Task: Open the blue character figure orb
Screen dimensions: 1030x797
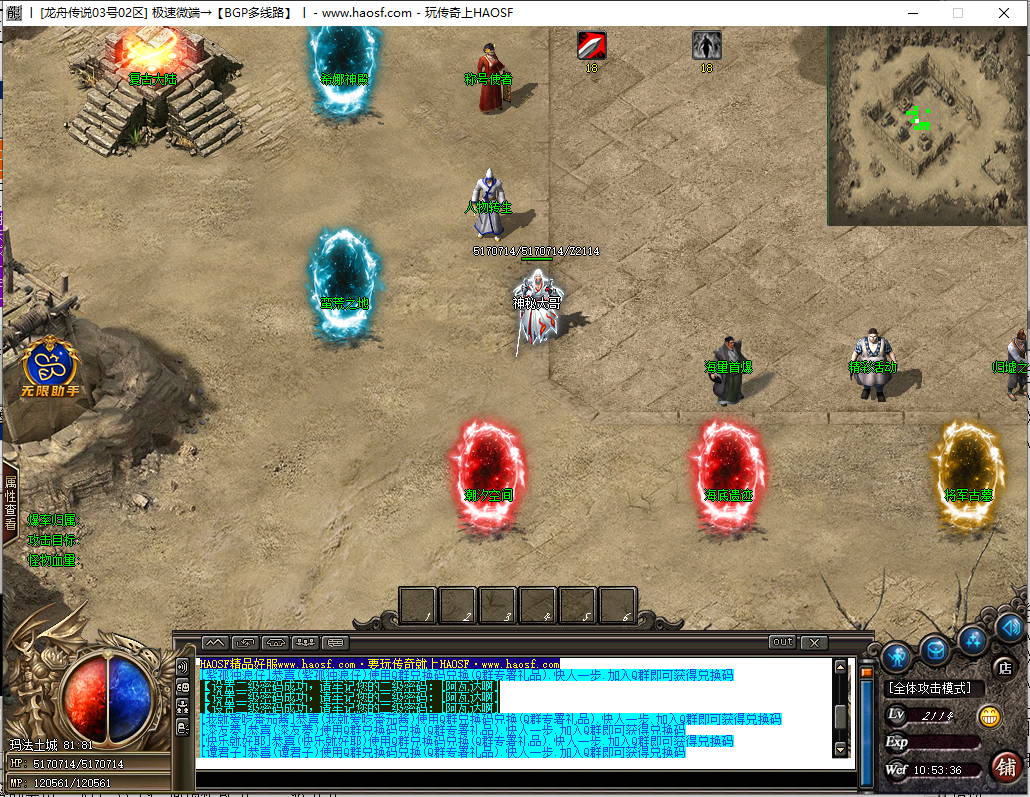Action: tap(896, 656)
